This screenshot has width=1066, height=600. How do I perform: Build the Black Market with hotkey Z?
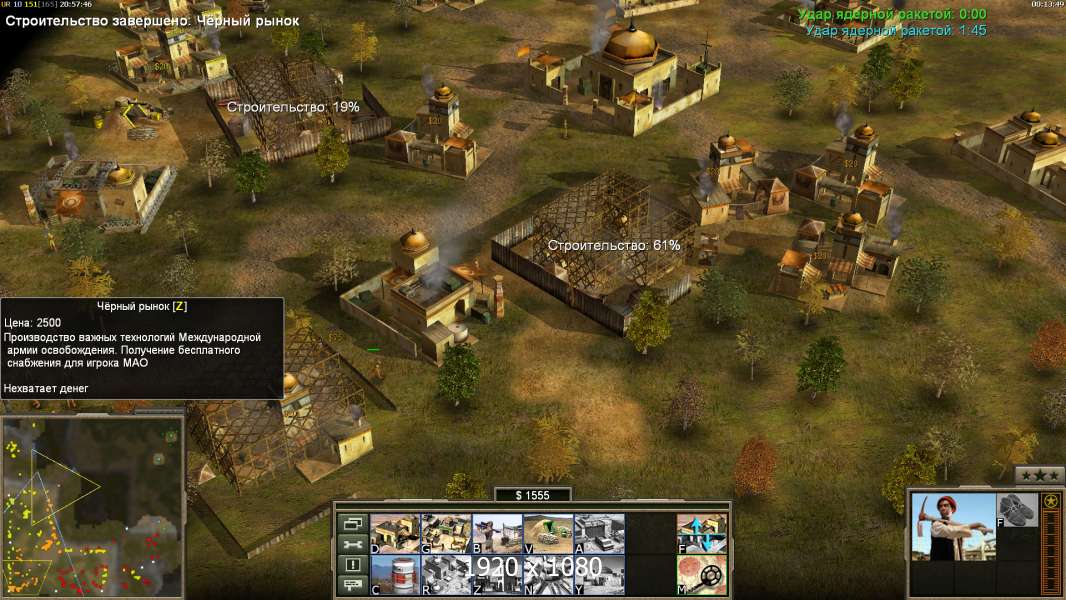(x=497, y=575)
